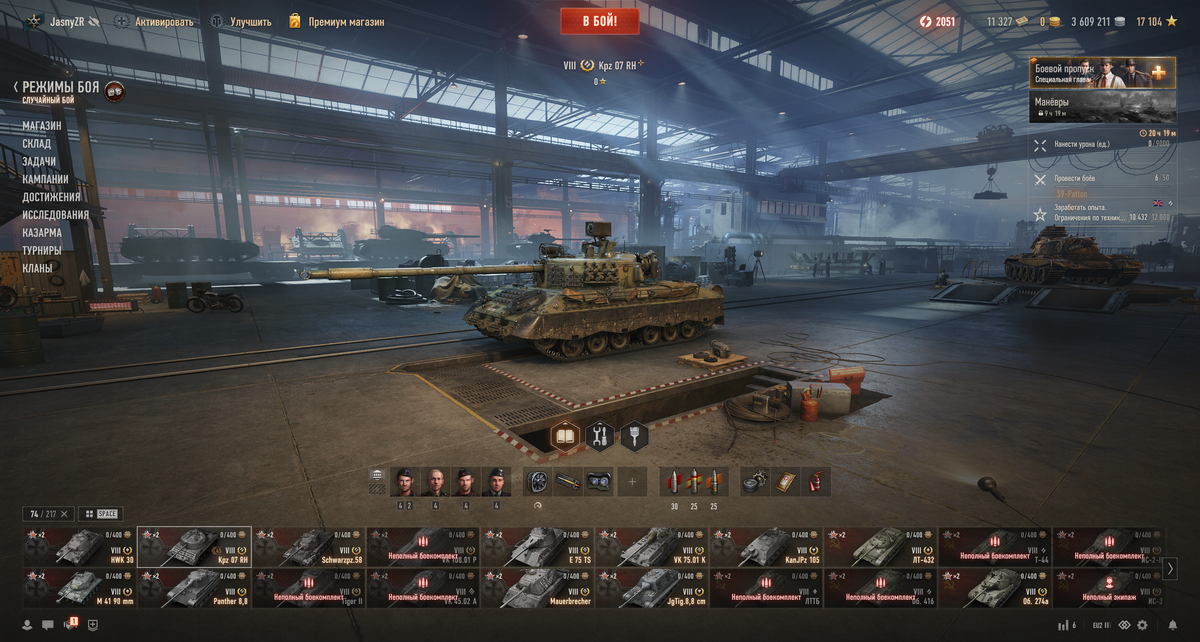Screen dimensions: 1200x642
Task: Select the HWK 30 tank in the carousel
Action: tap(79, 547)
